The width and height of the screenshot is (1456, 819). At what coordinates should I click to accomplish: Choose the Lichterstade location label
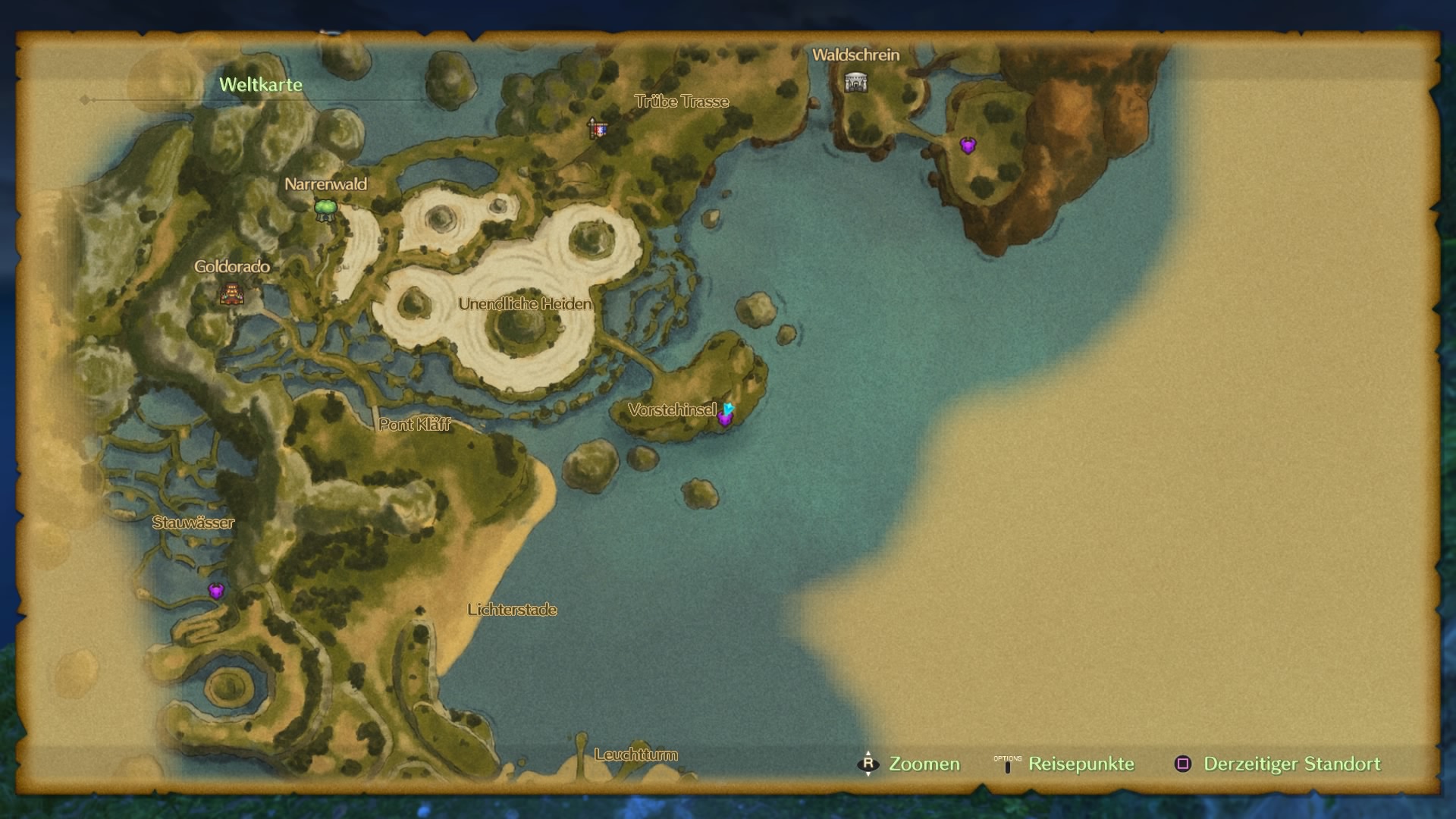(512, 610)
